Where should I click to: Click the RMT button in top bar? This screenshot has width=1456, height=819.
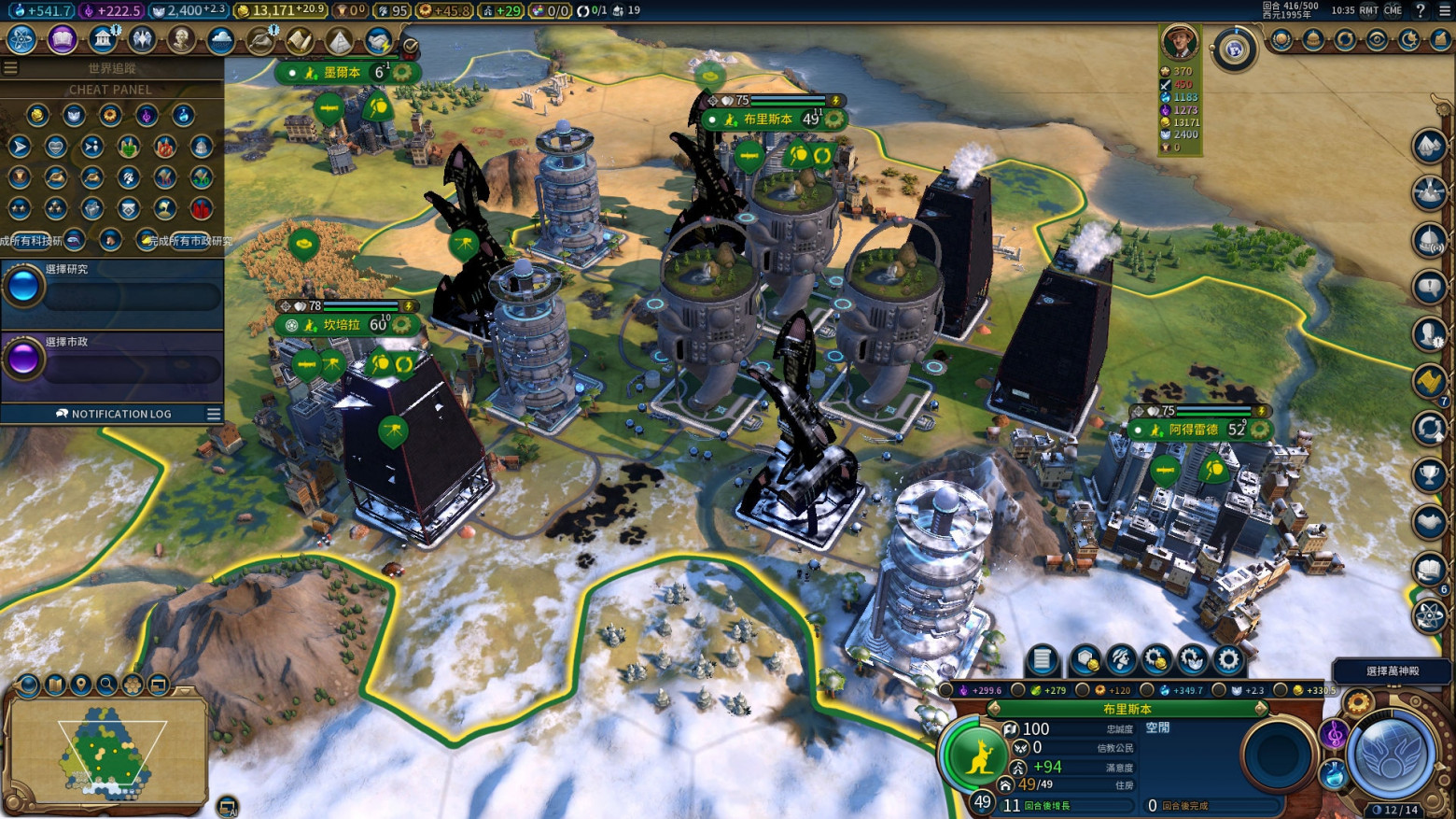pyautogui.click(x=1368, y=10)
